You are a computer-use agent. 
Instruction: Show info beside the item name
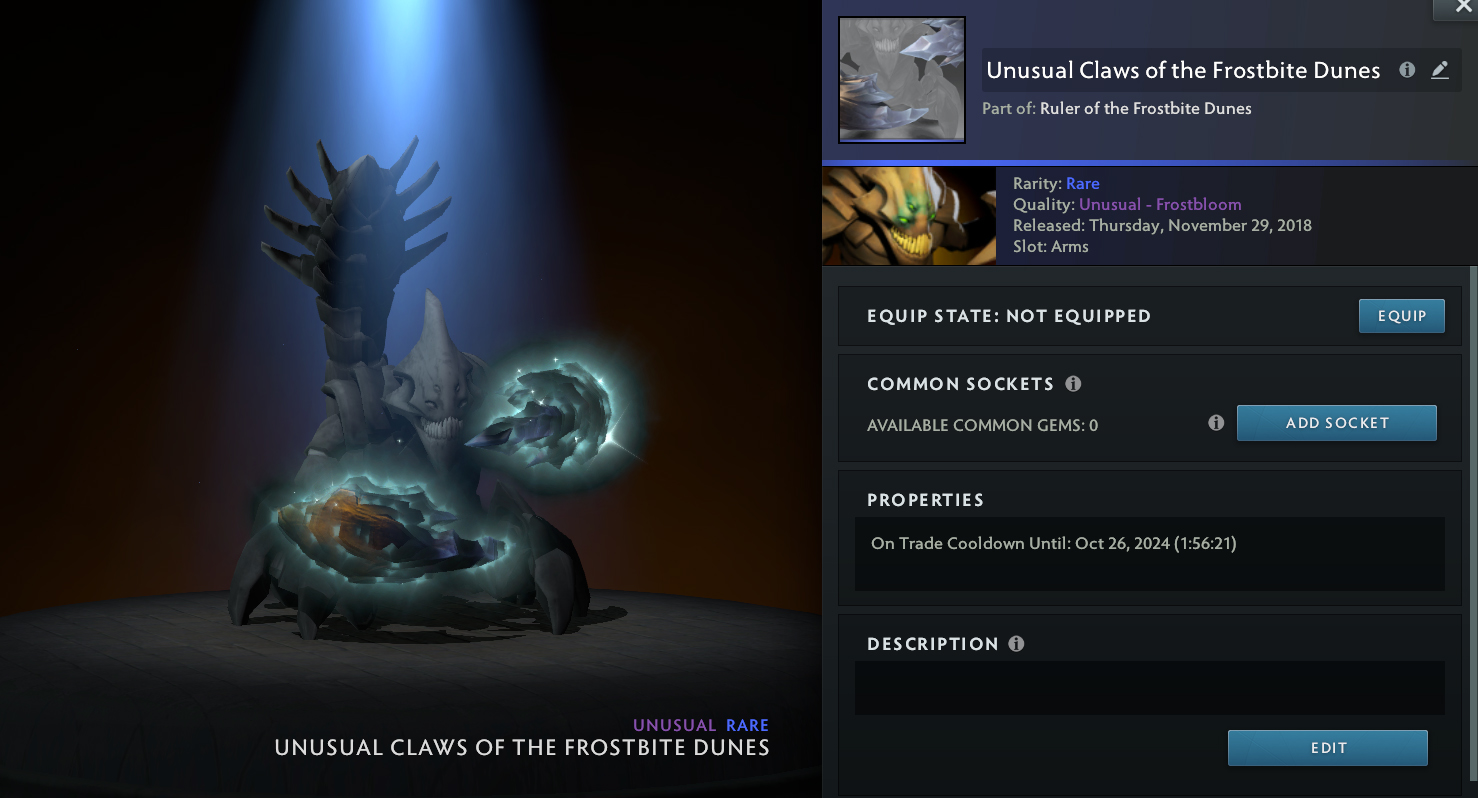coord(1407,70)
